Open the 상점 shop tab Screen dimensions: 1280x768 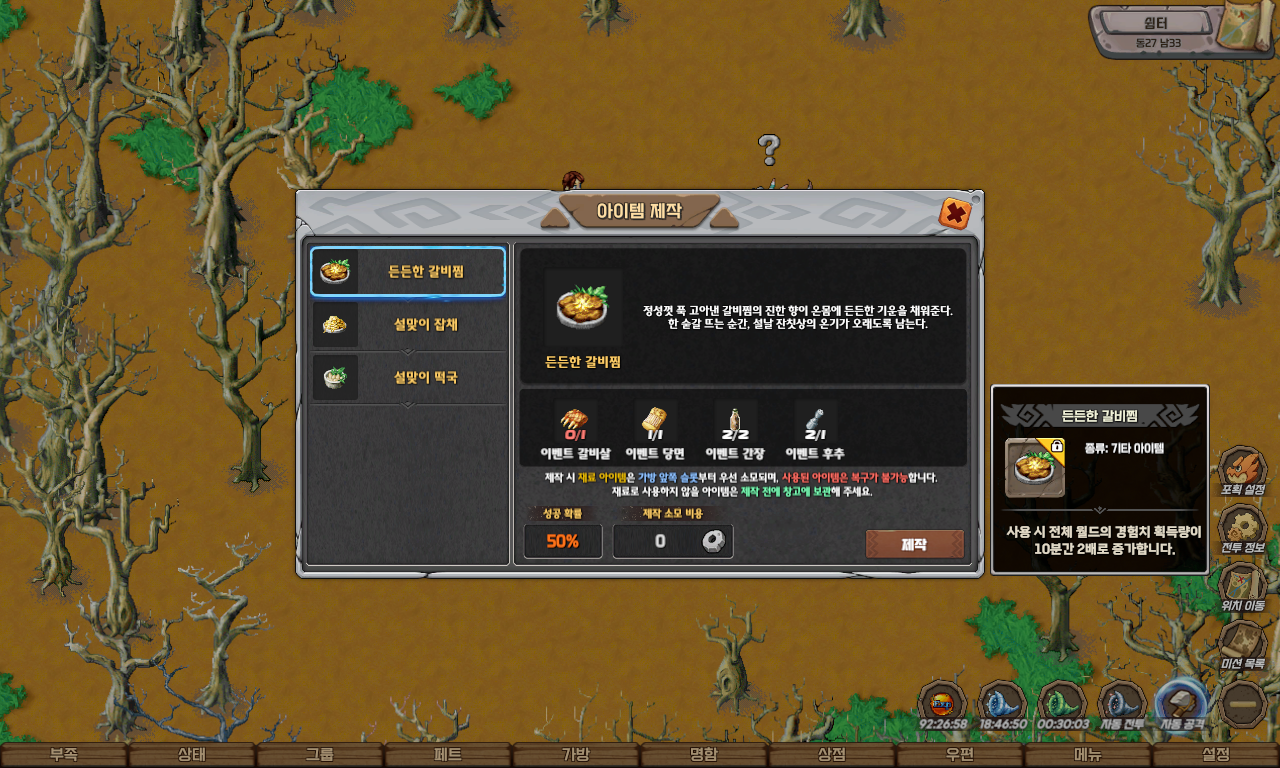pos(832,755)
